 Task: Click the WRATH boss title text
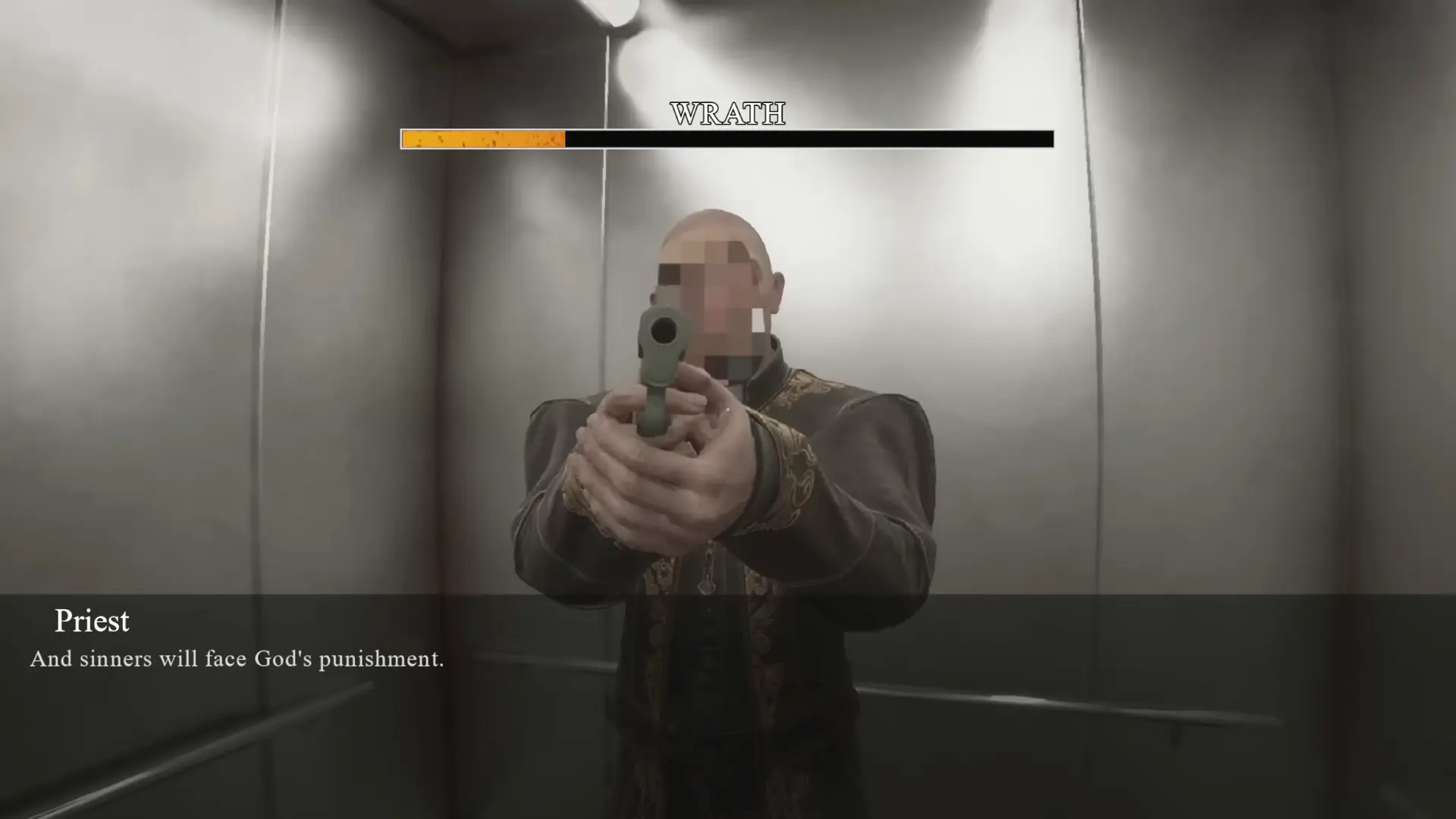pyautogui.click(x=727, y=114)
